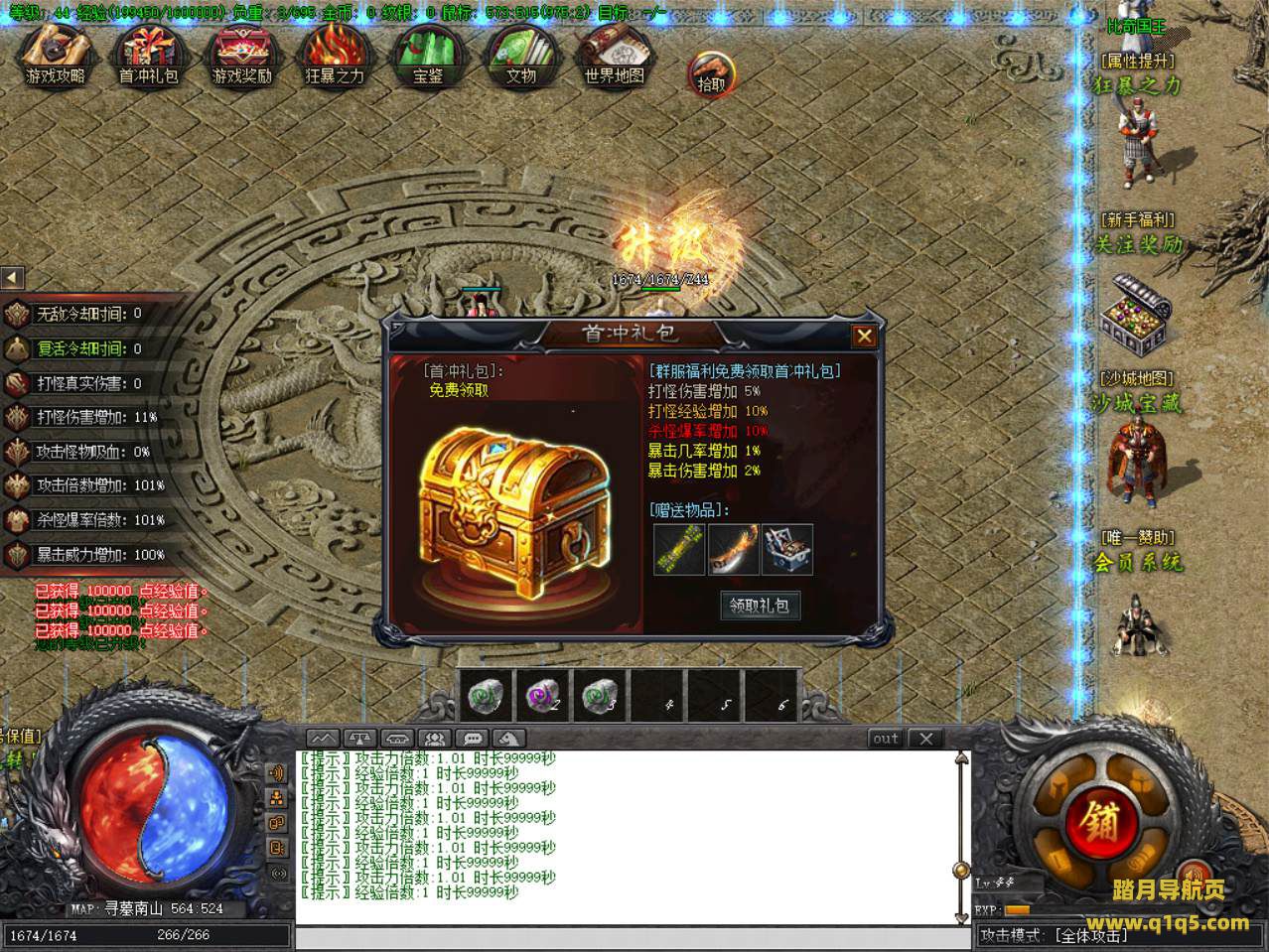This screenshot has width=1269, height=952.
Task: Select the blue chest reward item slot
Action: (787, 550)
